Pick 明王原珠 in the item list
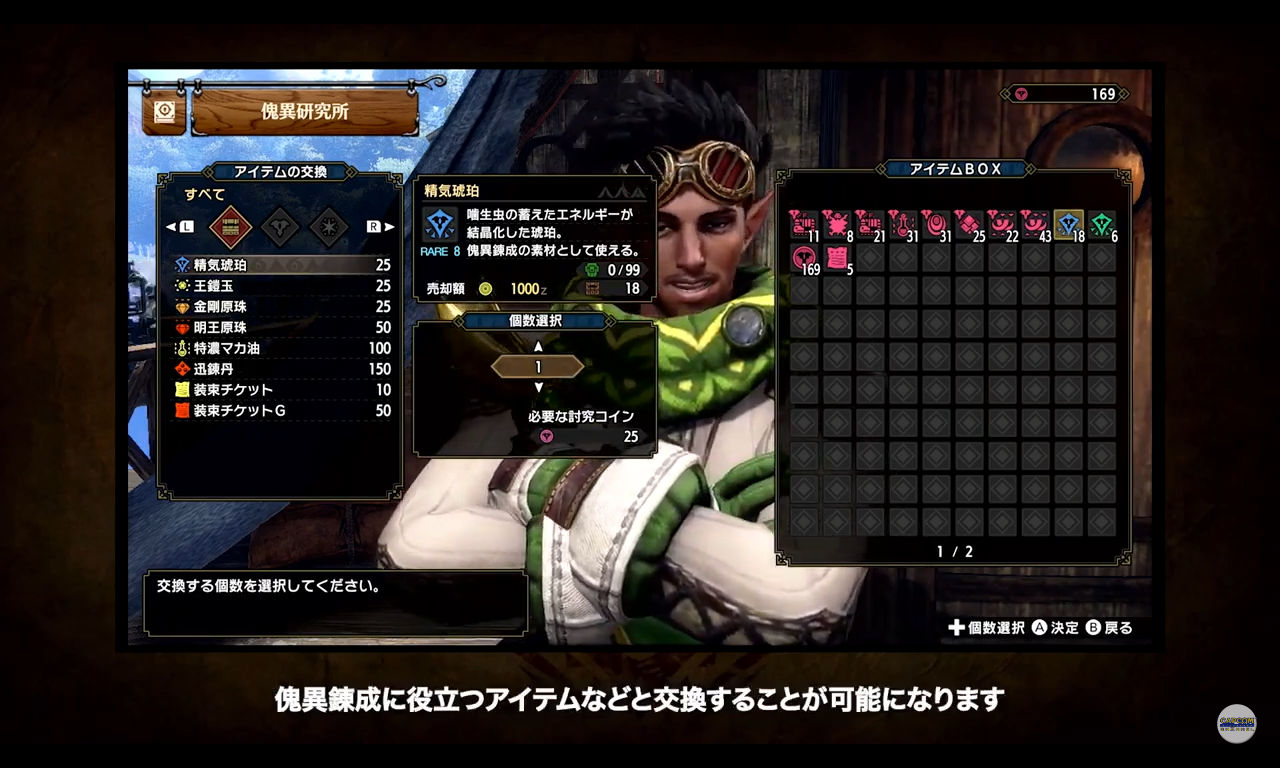 tap(280, 328)
